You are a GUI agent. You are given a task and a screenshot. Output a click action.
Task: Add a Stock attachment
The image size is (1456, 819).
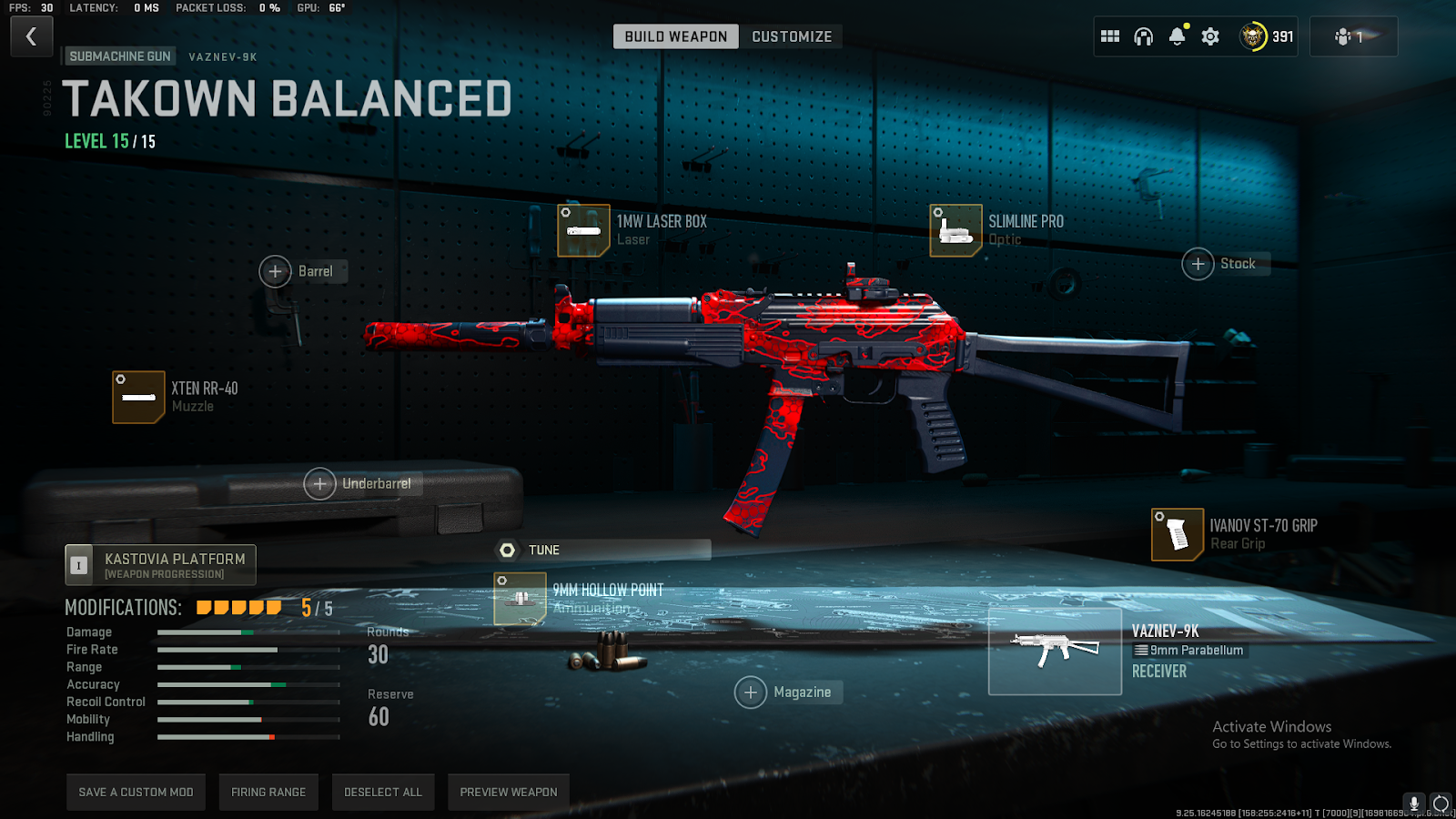click(x=1198, y=264)
